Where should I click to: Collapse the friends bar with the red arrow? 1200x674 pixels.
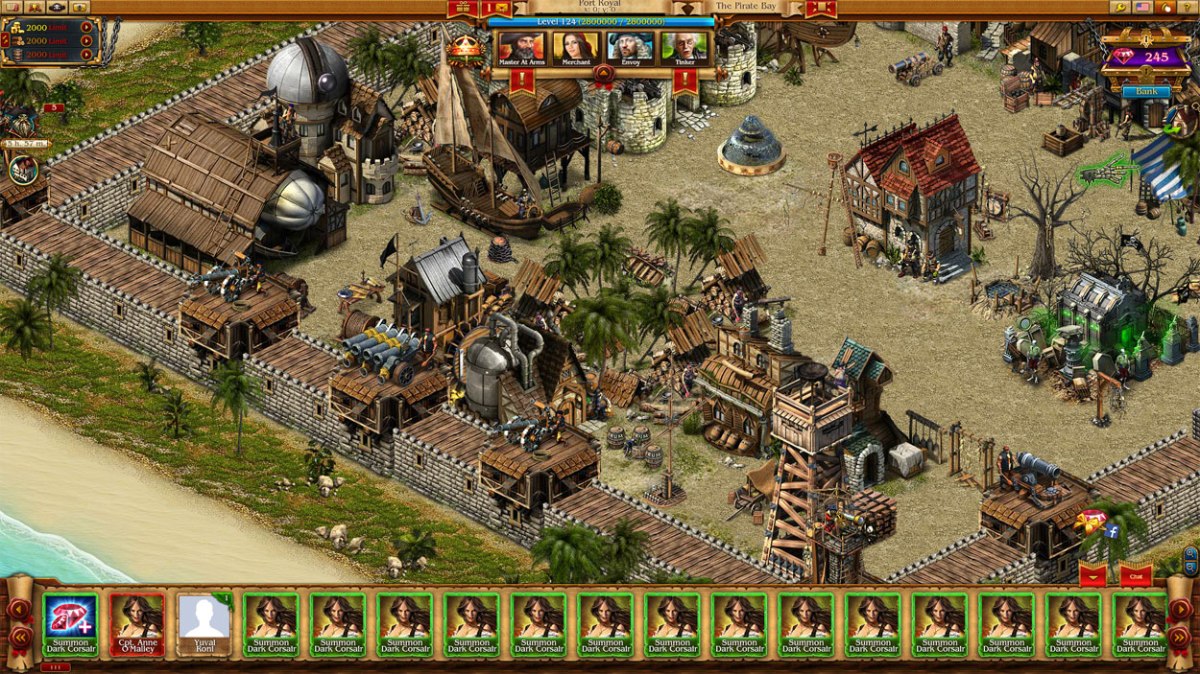[x=1091, y=576]
